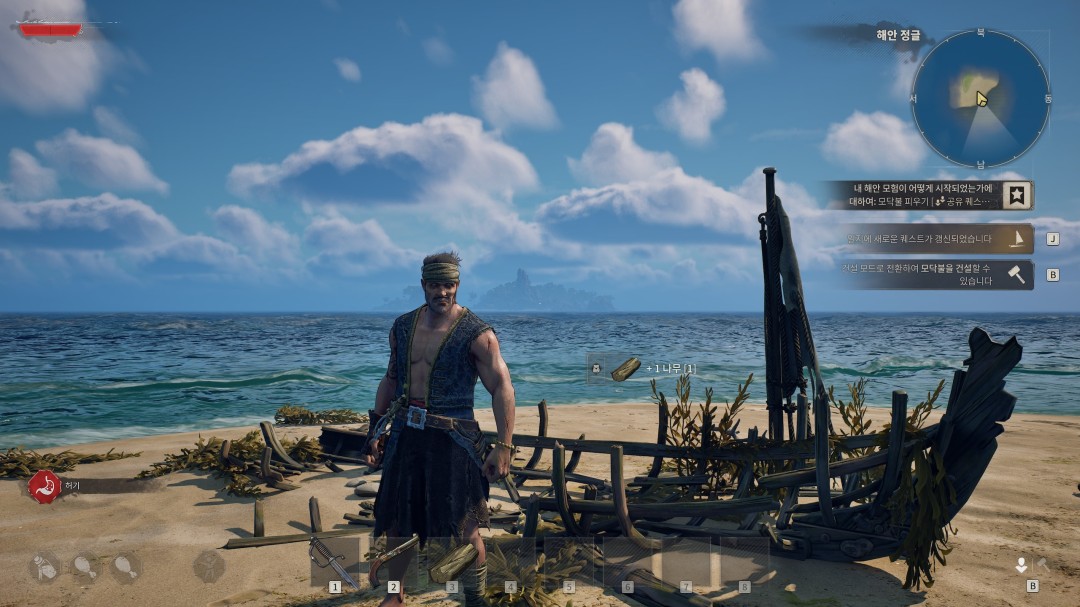The image size is (1080, 607).
Task: Click the red hunger stomach status icon
Action: coord(44,486)
